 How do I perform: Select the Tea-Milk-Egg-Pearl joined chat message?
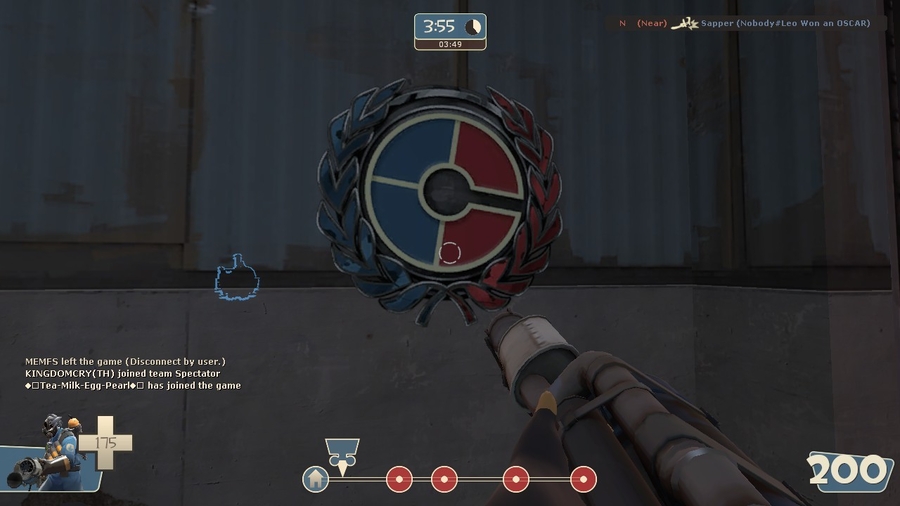point(133,385)
